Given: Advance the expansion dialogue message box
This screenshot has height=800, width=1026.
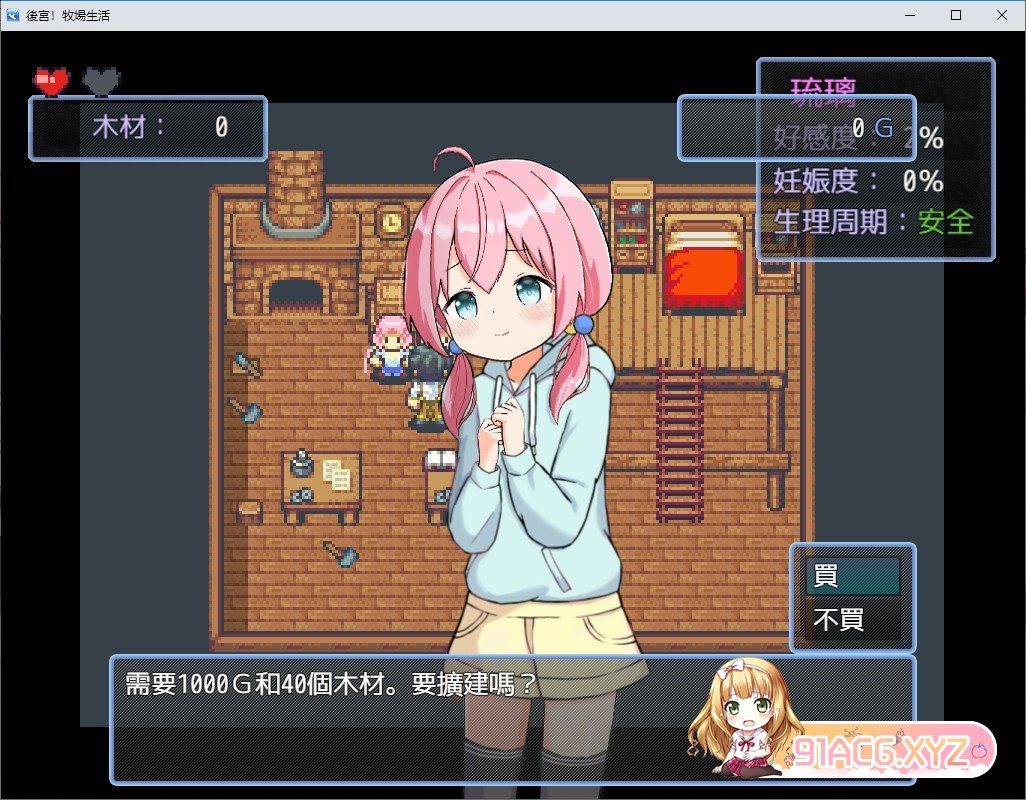Looking at the screenshot, I should click(x=400, y=718).
